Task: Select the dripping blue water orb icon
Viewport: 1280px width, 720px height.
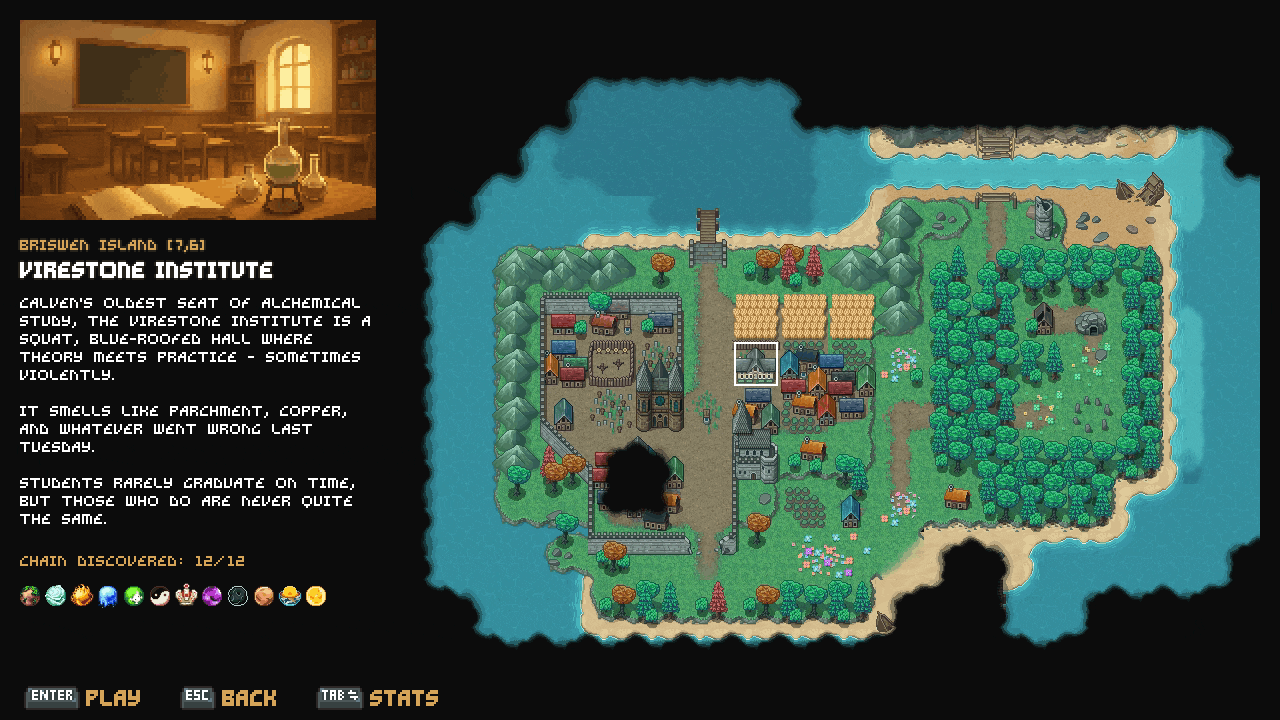Action: (108, 597)
